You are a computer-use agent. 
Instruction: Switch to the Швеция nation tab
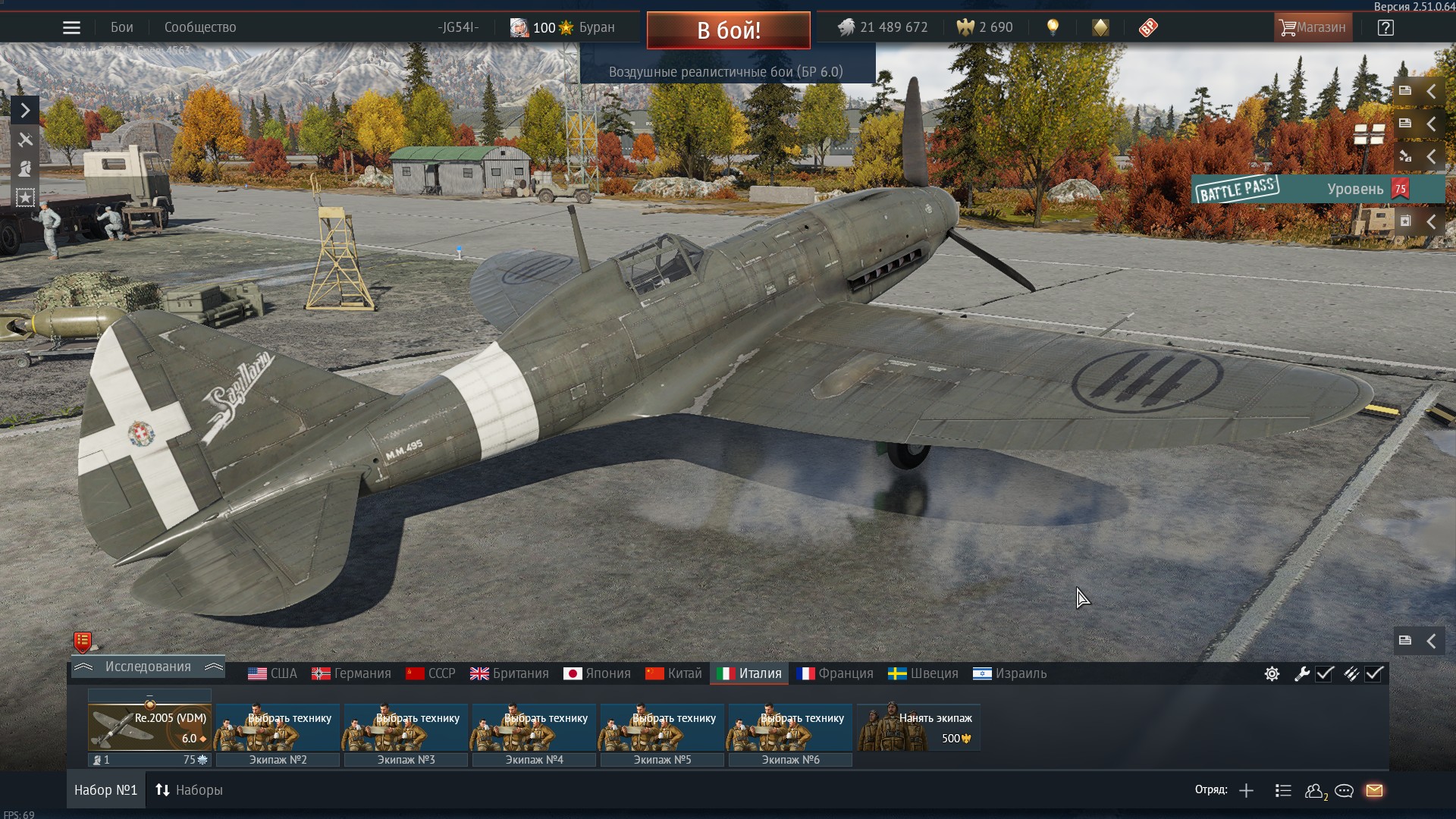(x=923, y=673)
